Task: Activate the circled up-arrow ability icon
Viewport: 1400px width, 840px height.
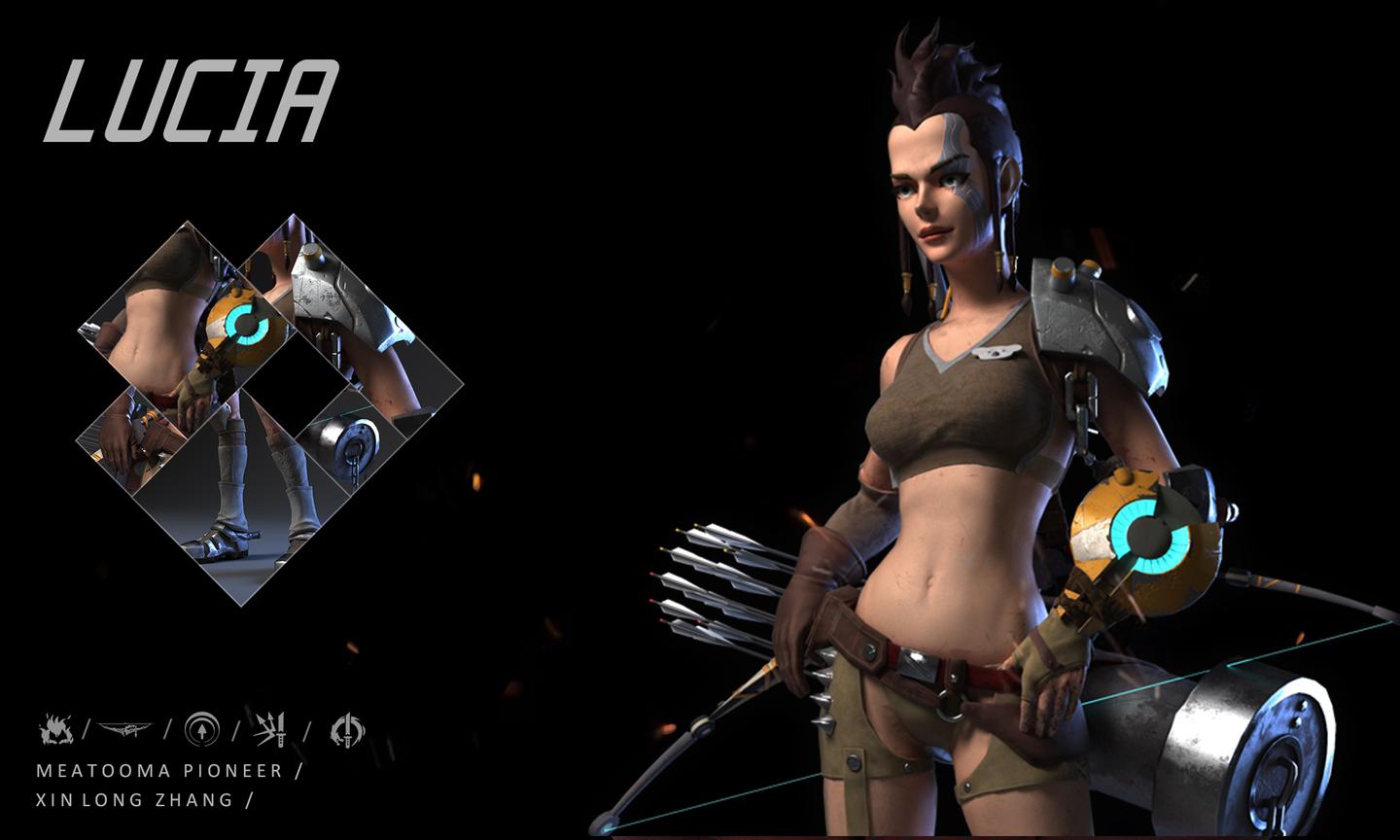Action: 202,729
